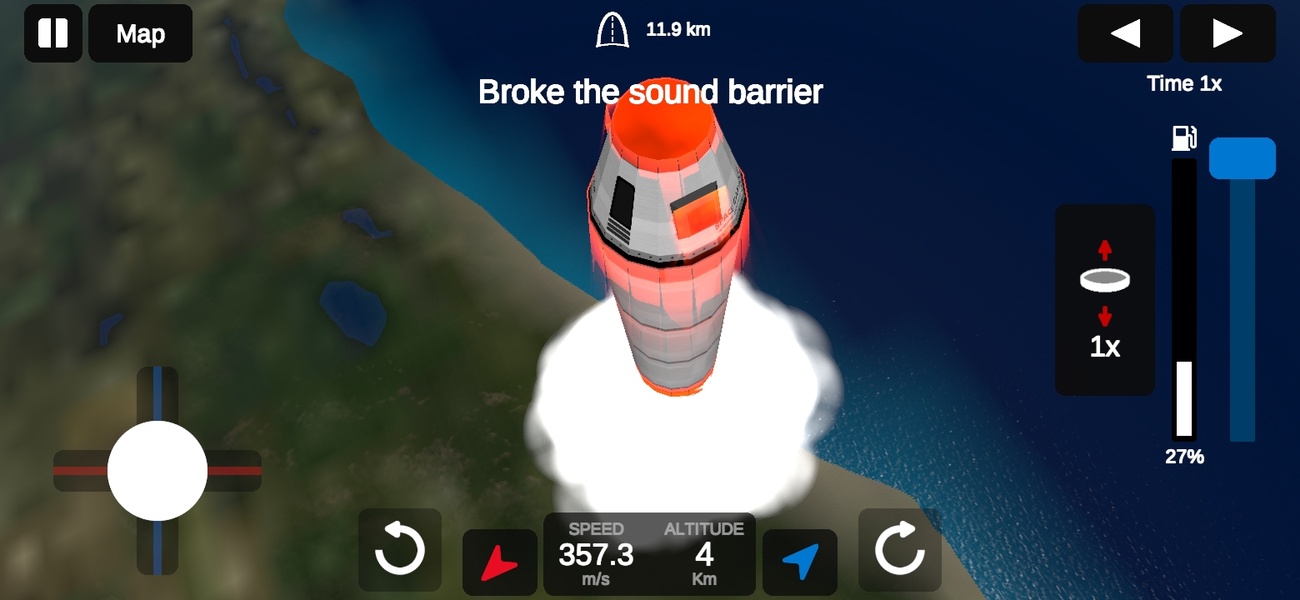Open the Map view
This screenshot has height=600, width=1300.
point(140,34)
